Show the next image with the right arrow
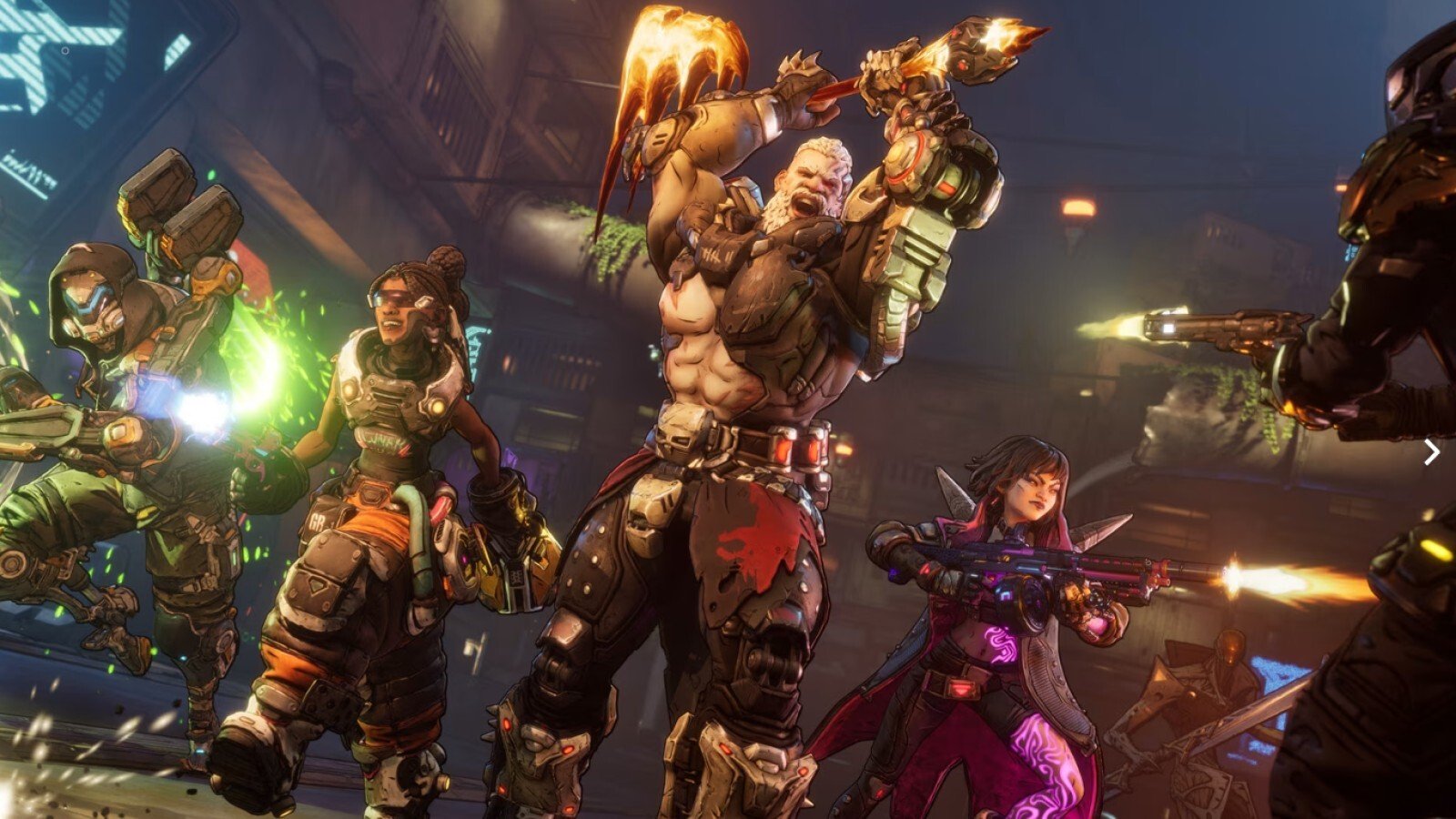1456x819 pixels. [1431, 451]
